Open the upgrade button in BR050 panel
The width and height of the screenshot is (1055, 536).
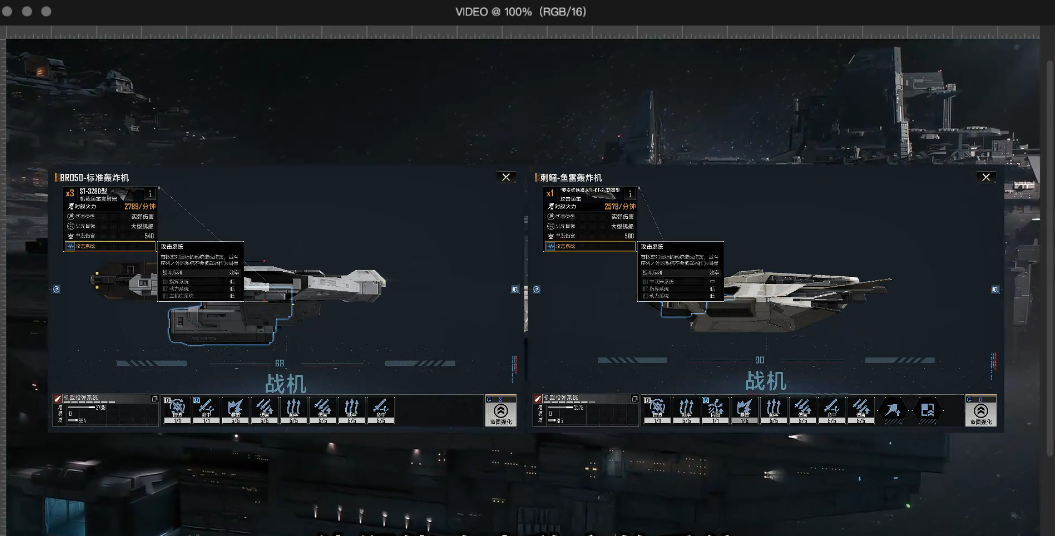coord(500,411)
